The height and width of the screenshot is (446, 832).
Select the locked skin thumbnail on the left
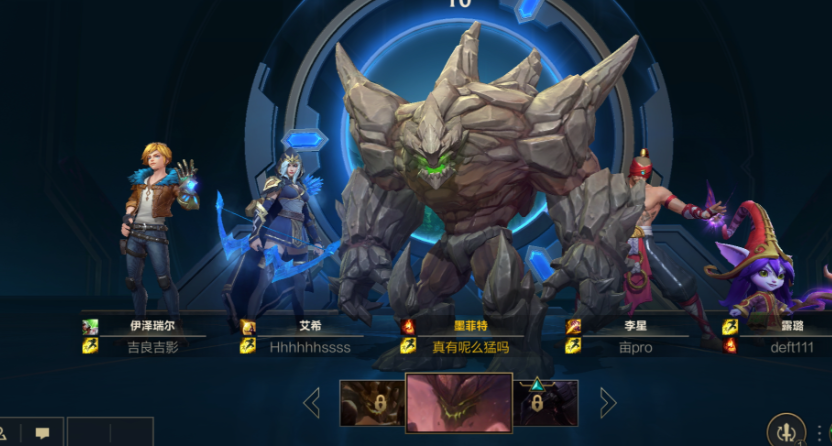click(x=372, y=403)
